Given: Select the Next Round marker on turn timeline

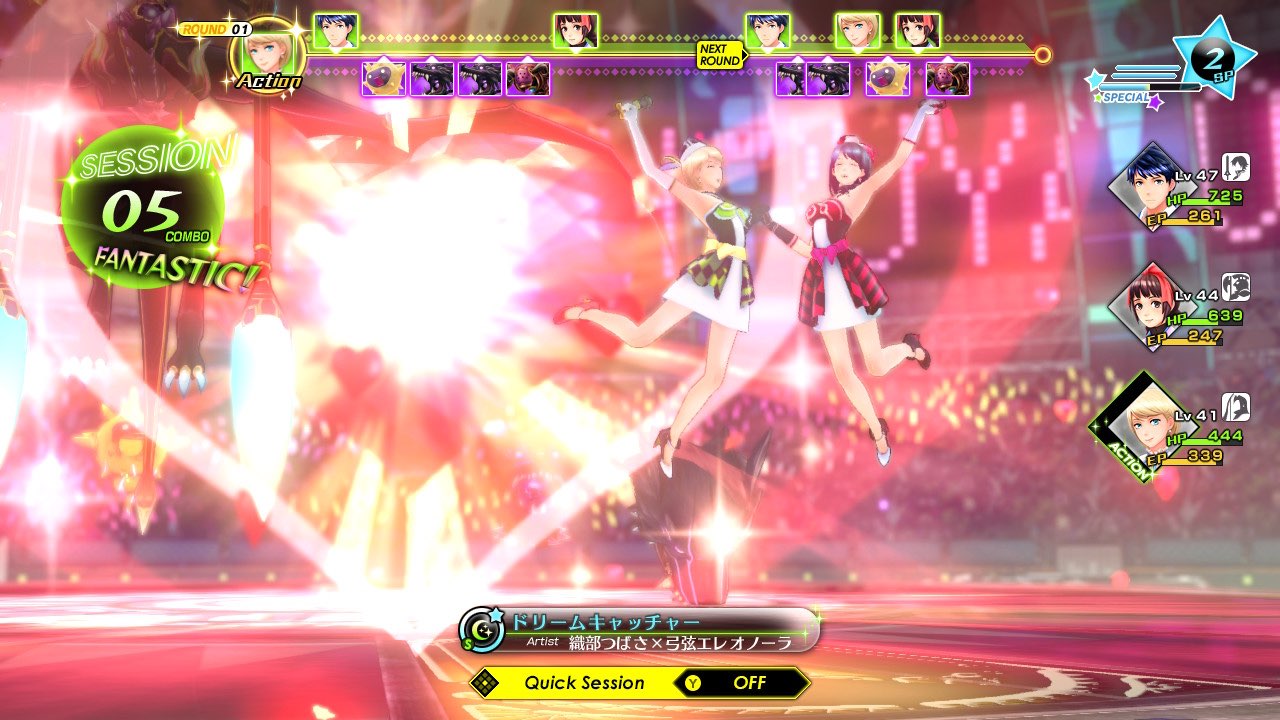Looking at the screenshot, I should (720, 55).
